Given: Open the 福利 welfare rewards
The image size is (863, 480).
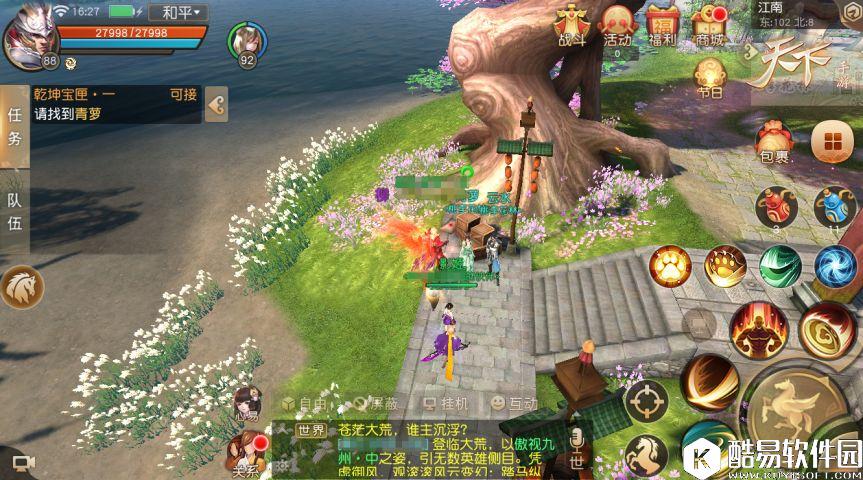Looking at the screenshot, I should coord(663,24).
